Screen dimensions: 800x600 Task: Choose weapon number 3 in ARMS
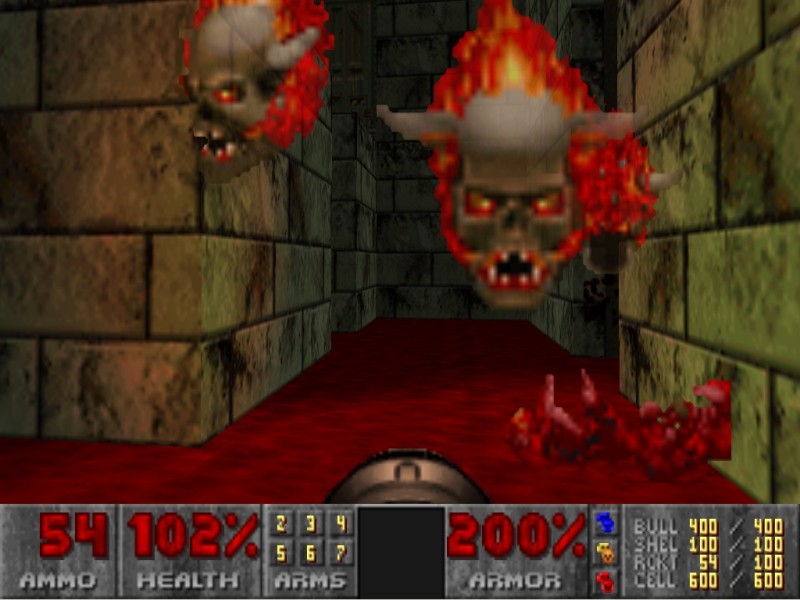pyautogui.click(x=311, y=523)
